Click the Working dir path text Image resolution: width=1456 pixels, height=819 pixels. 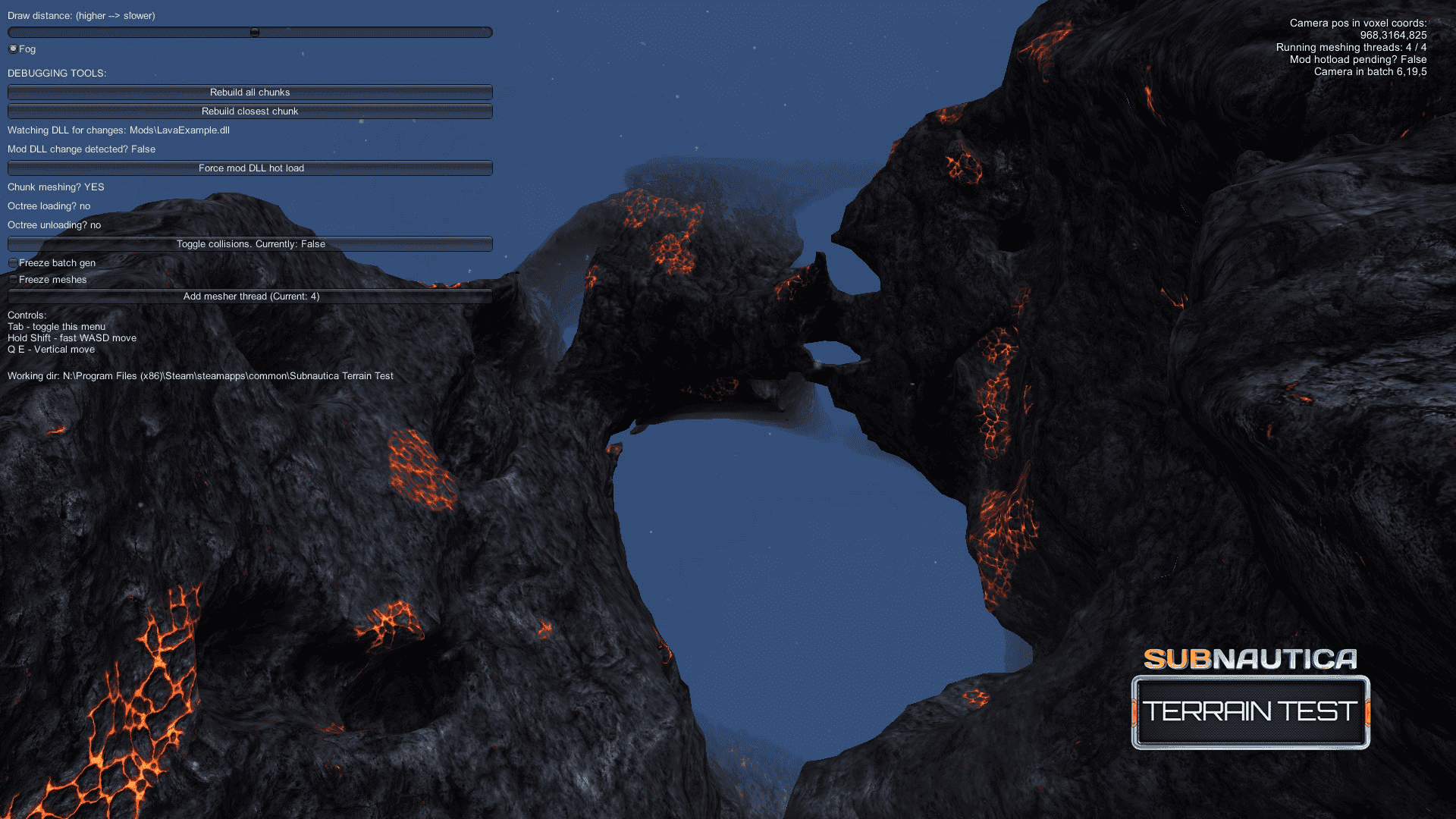point(199,375)
